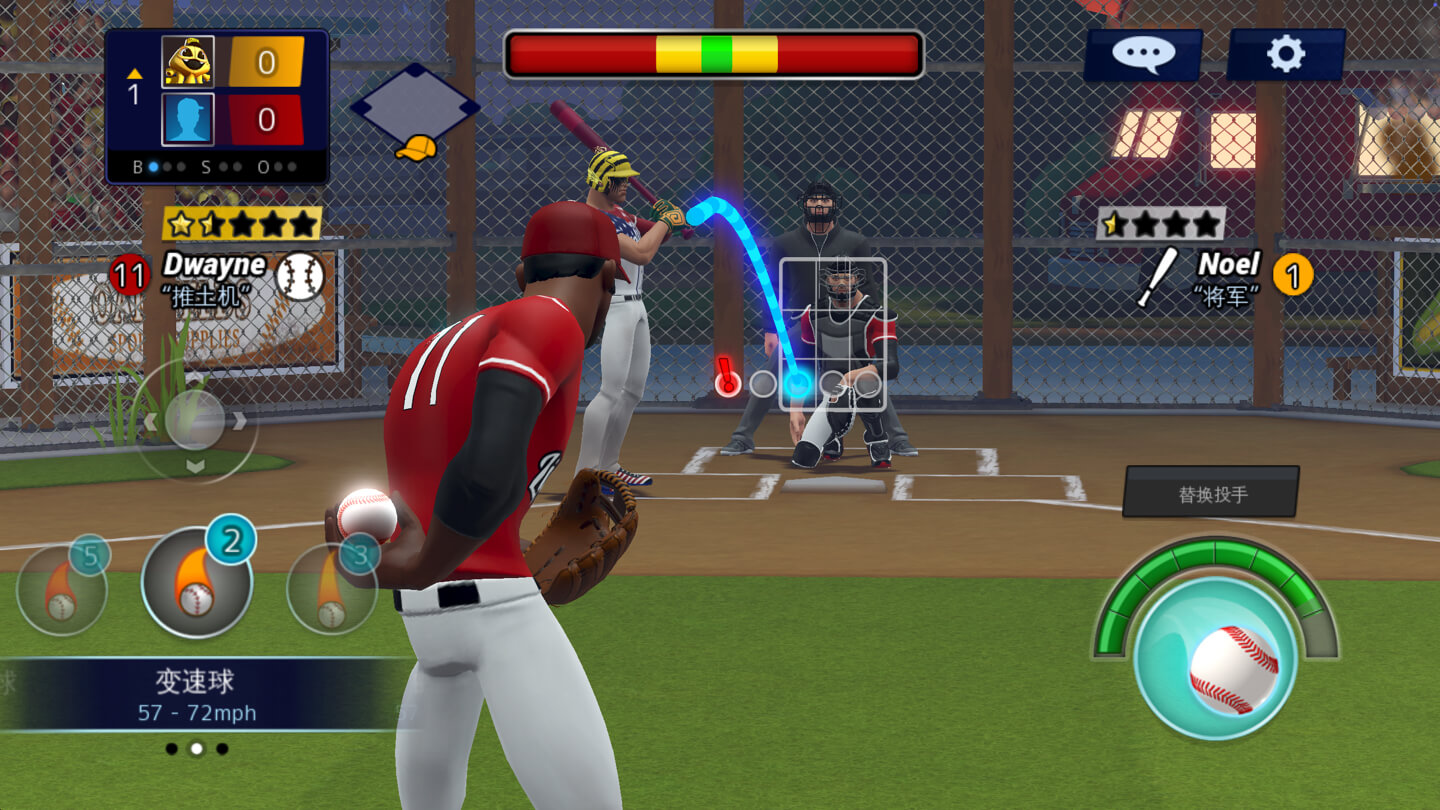This screenshot has width=1440, height=810.
Task: Select the red exclamation pitch location marker
Action: pos(727,380)
